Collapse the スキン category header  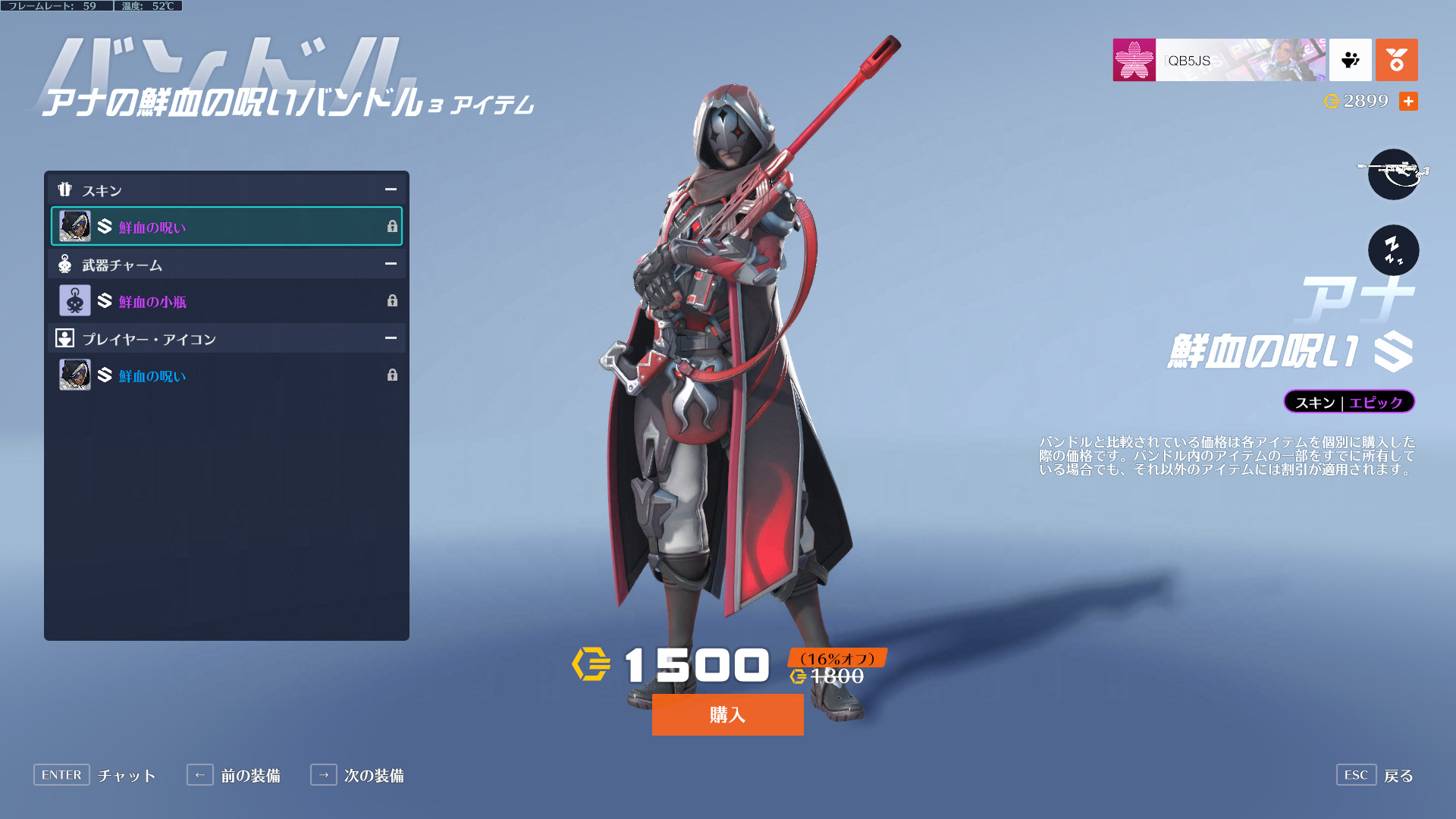(x=391, y=190)
